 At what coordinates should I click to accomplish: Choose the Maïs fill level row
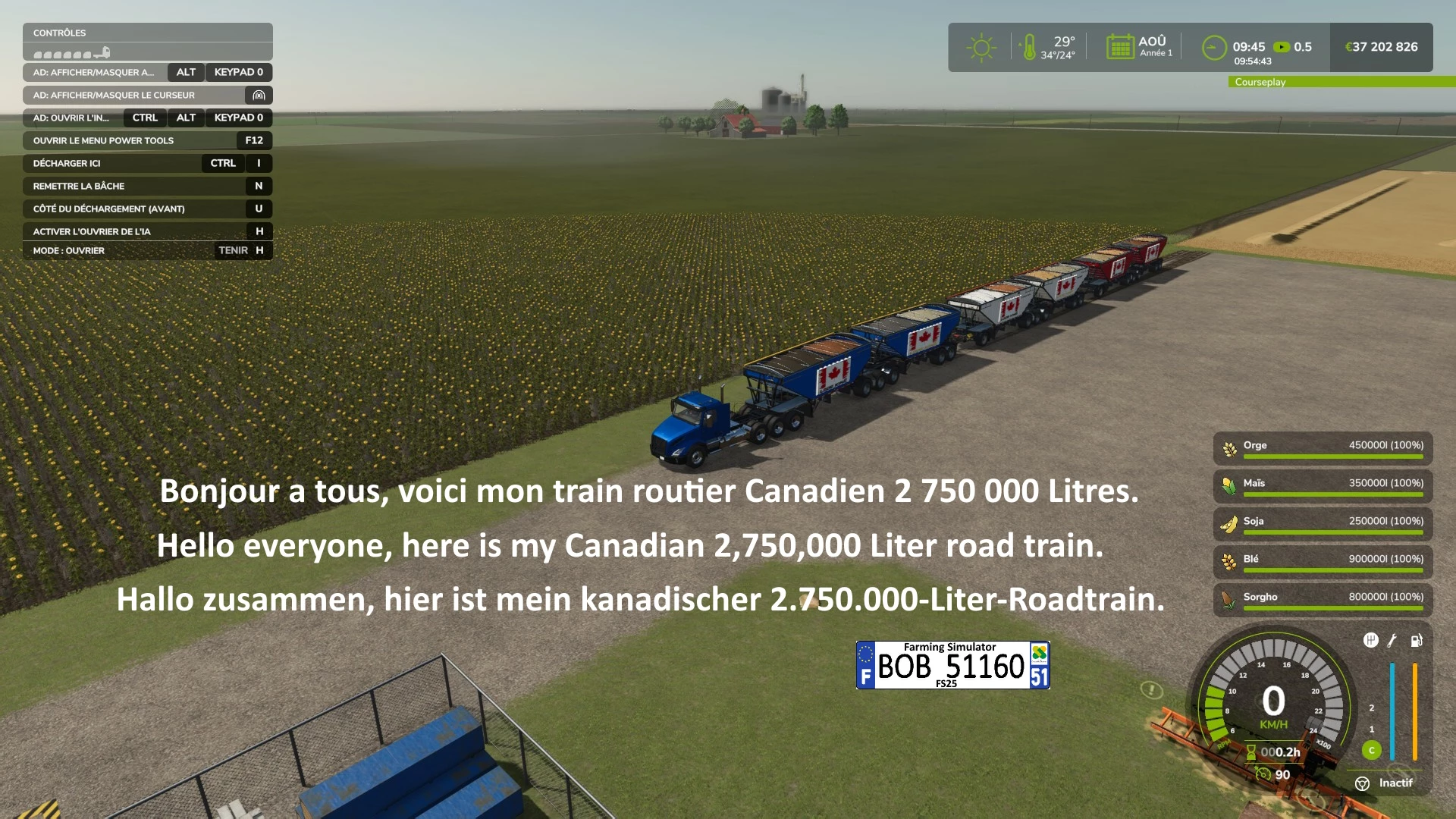tap(1323, 486)
